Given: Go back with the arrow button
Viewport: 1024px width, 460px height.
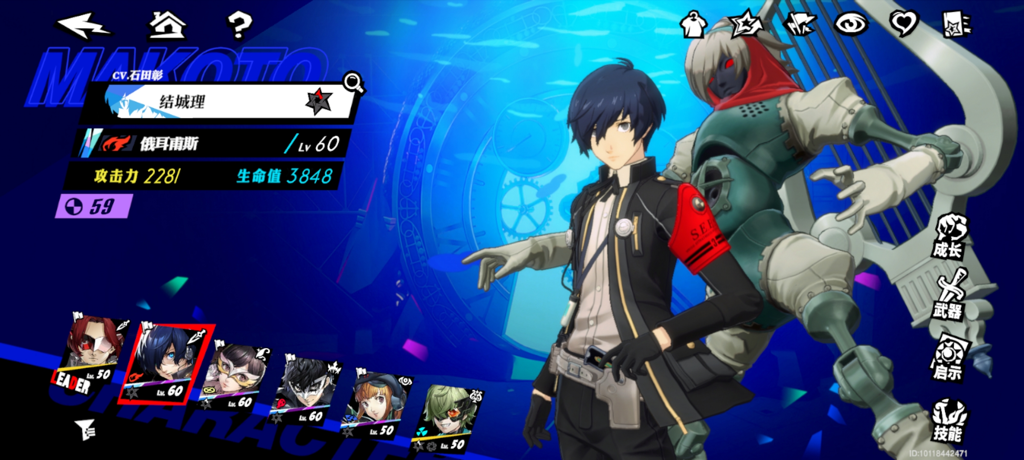Looking at the screenshot, I should pos(83,23).
